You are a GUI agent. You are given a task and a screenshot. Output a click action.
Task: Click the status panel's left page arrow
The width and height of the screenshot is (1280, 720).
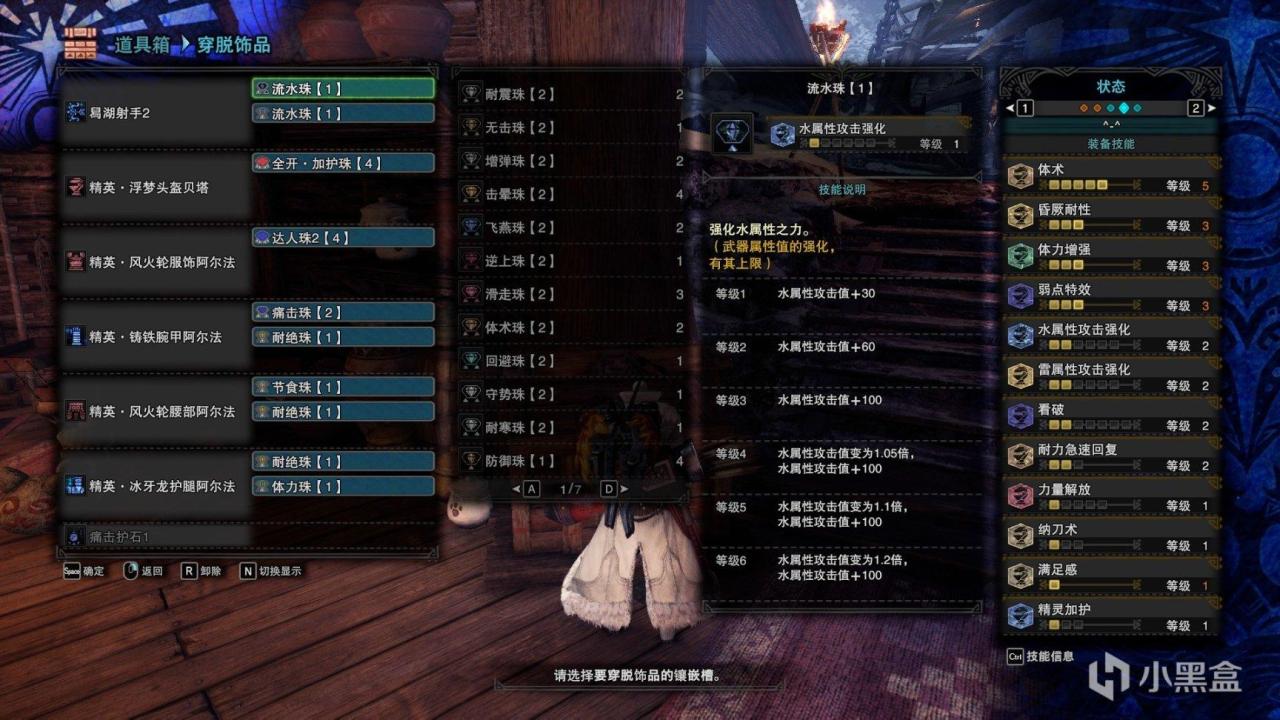tap(1010, 108)
